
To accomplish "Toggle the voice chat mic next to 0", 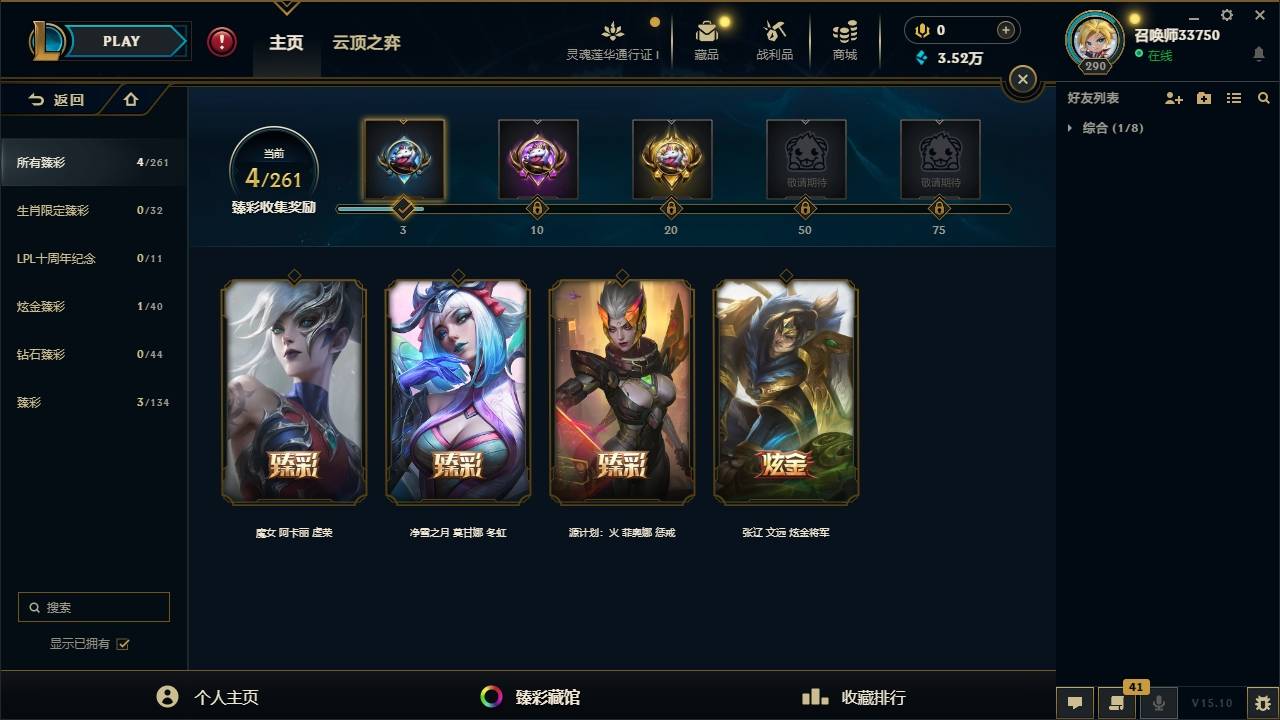I will pos(920,30).
